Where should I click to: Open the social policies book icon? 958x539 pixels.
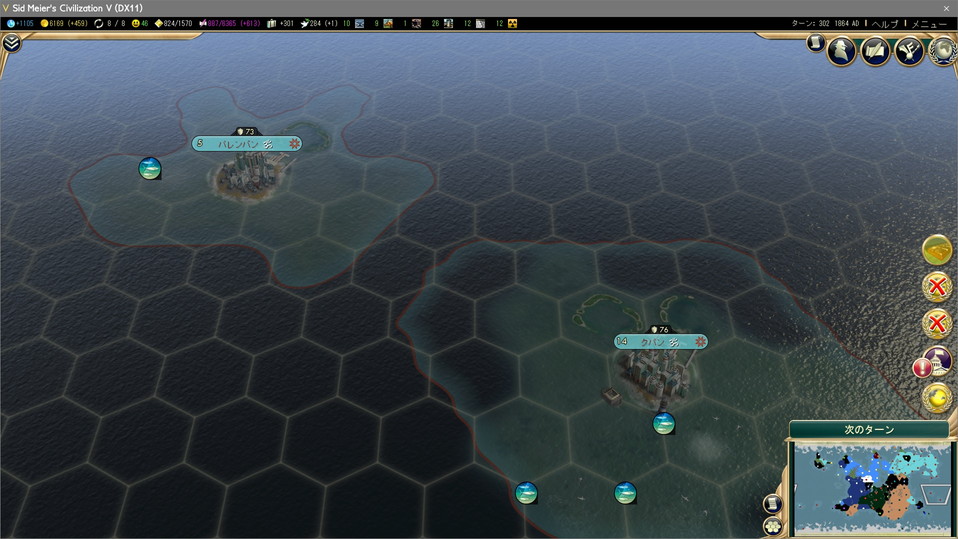(876, 50)
